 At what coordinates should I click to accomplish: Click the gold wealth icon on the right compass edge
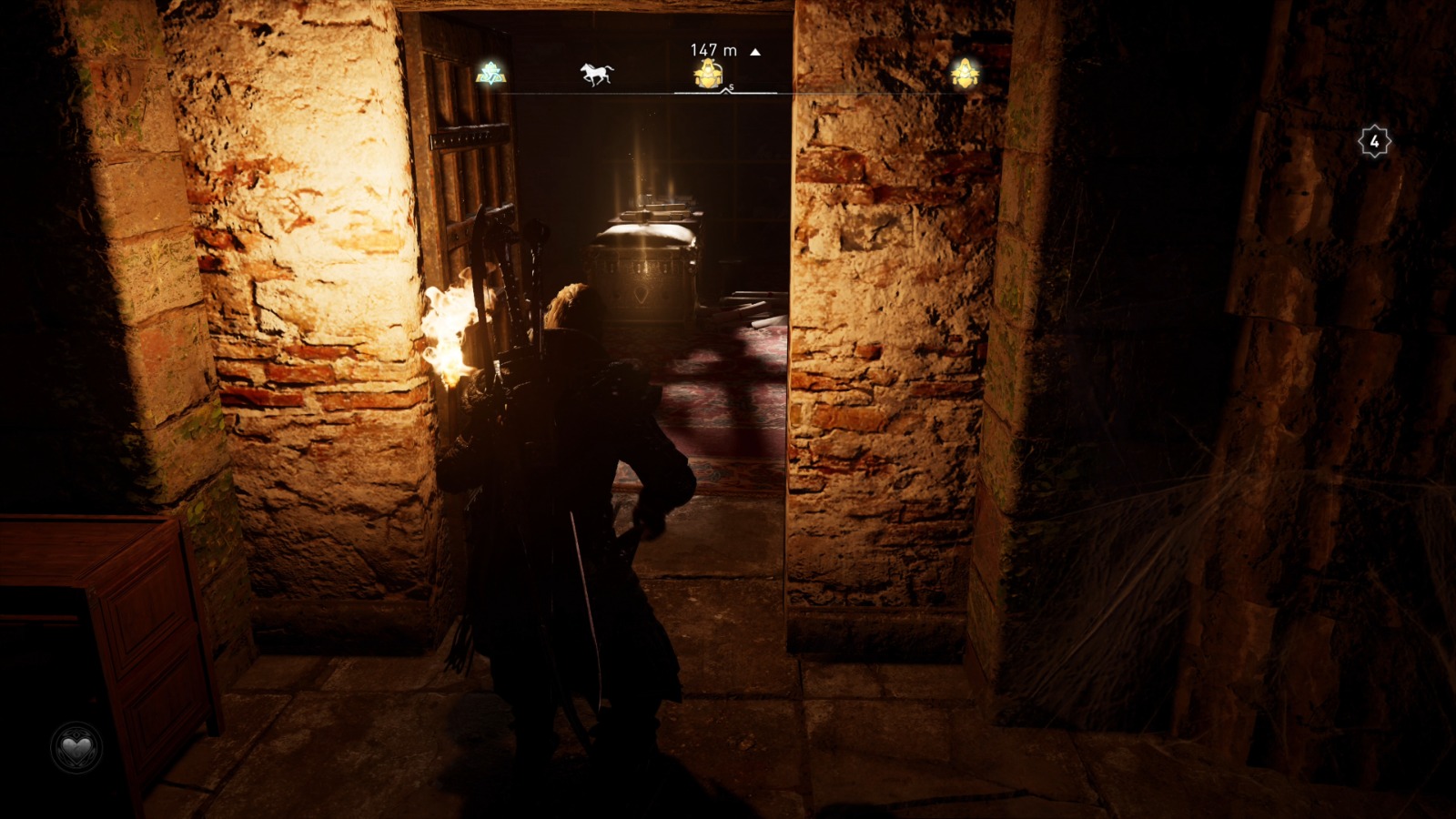(x=965, y=73)
